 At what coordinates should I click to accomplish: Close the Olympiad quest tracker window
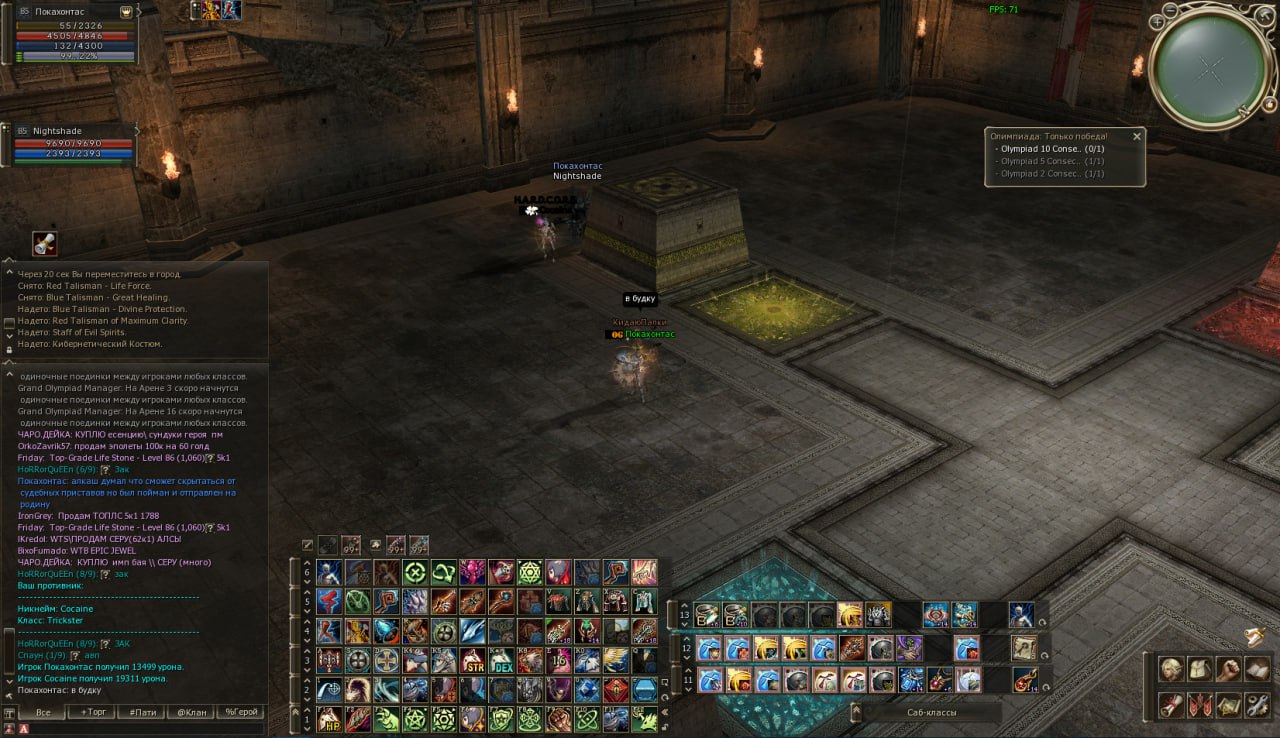1136,136
